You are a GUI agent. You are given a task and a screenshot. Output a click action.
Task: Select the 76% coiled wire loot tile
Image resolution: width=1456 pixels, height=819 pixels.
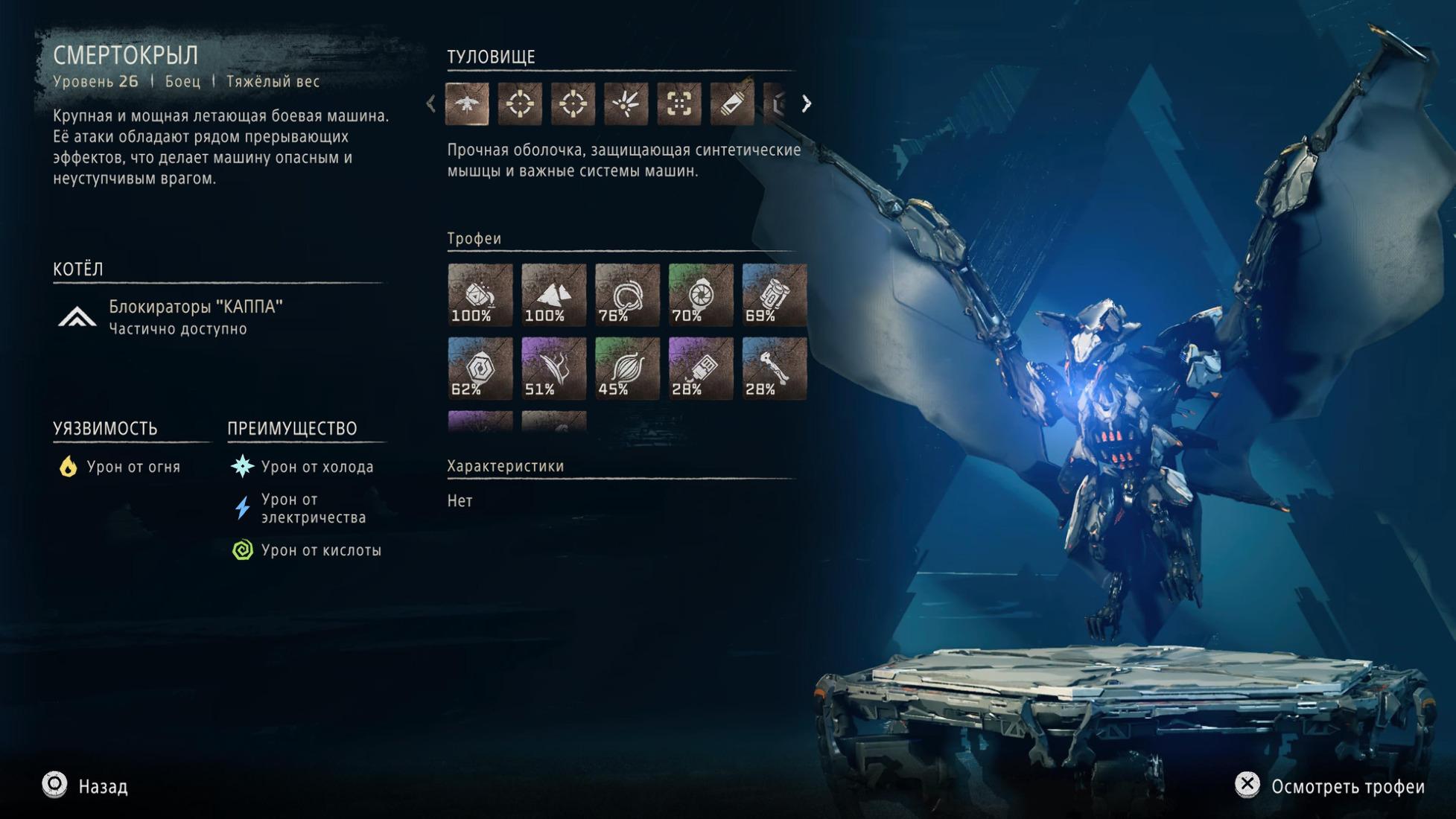click(627, 295)
